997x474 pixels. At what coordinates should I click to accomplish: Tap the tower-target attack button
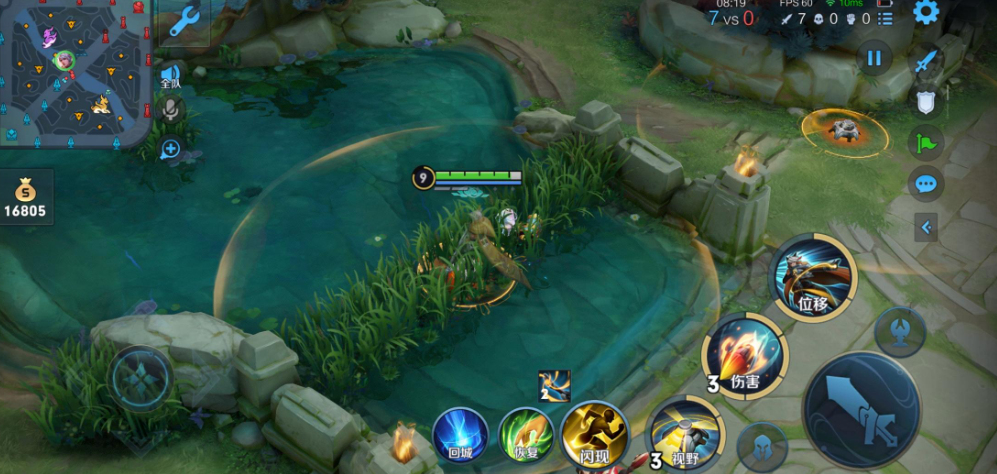pos(900,332)
